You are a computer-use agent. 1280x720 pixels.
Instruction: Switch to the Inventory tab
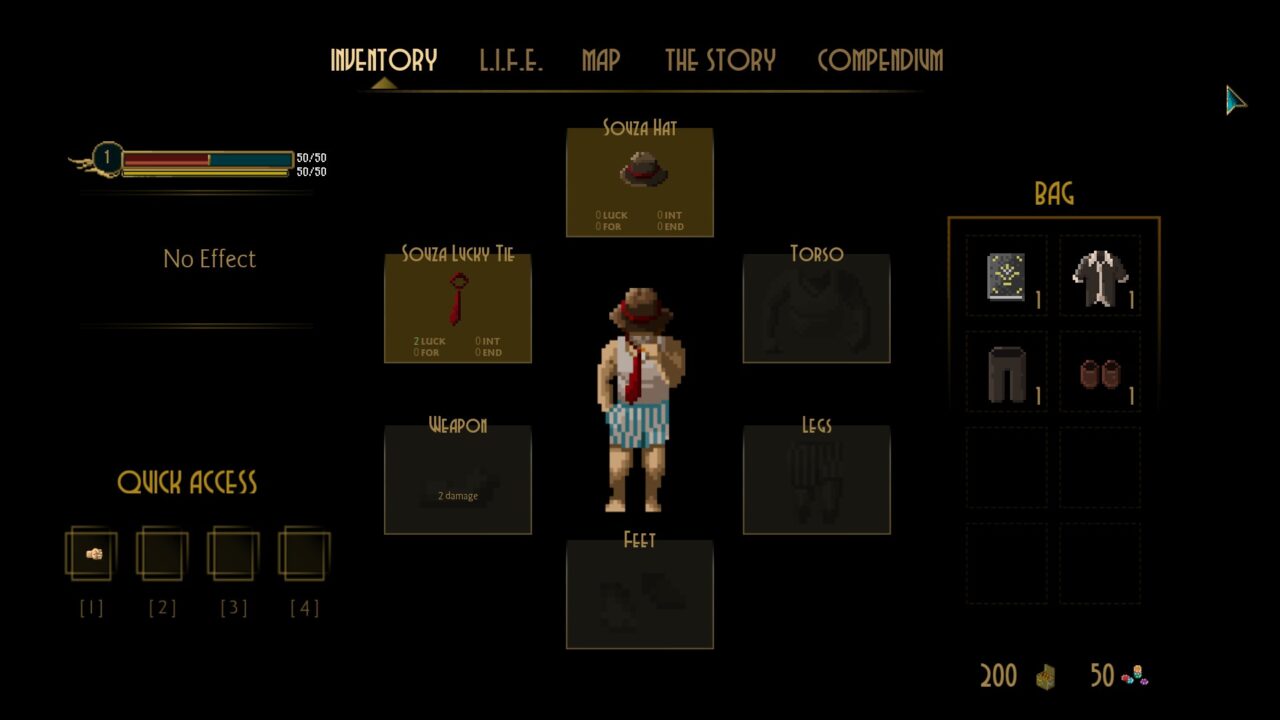coord(383,60)
